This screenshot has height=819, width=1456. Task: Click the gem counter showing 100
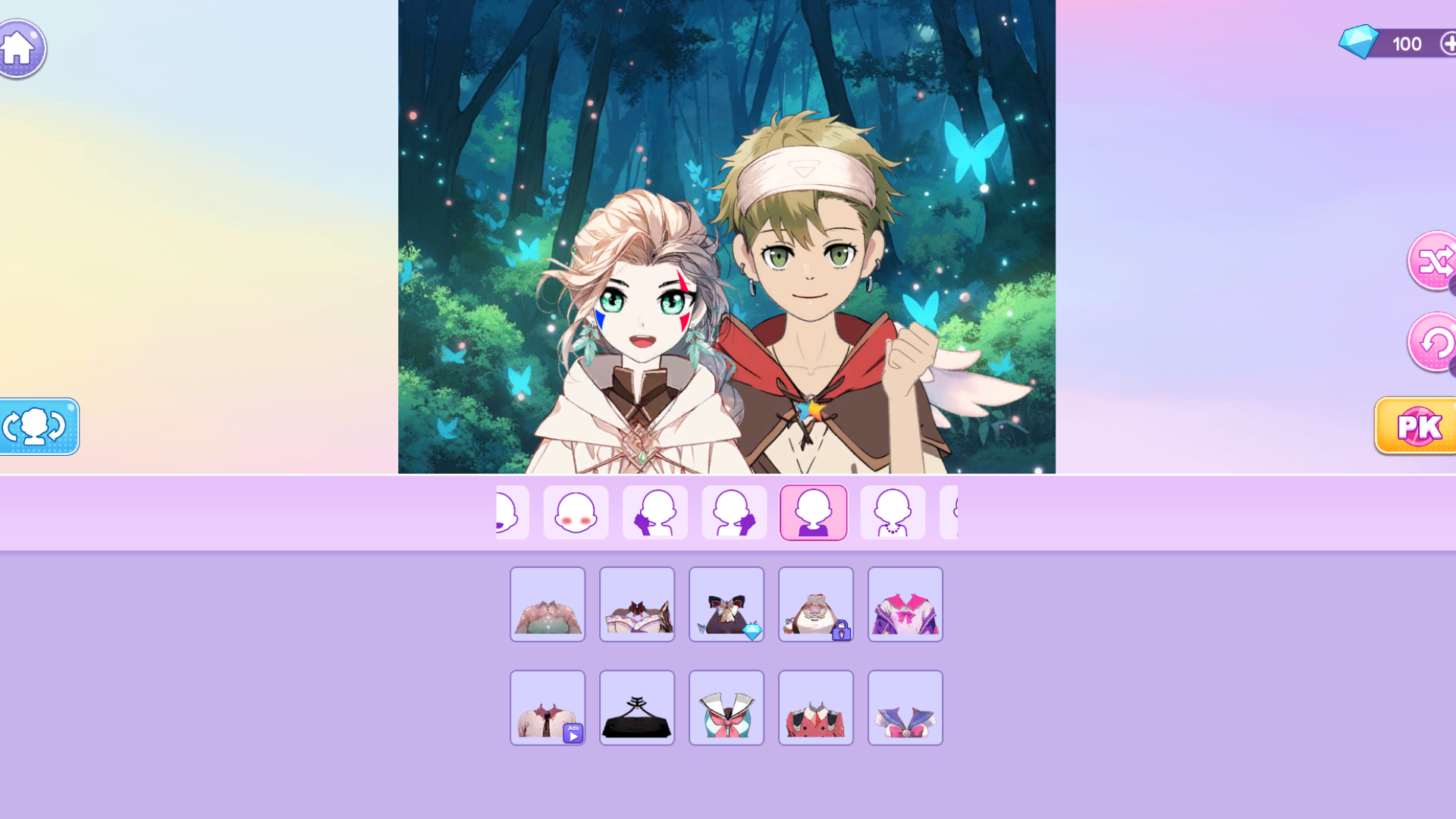[1407, 43]
